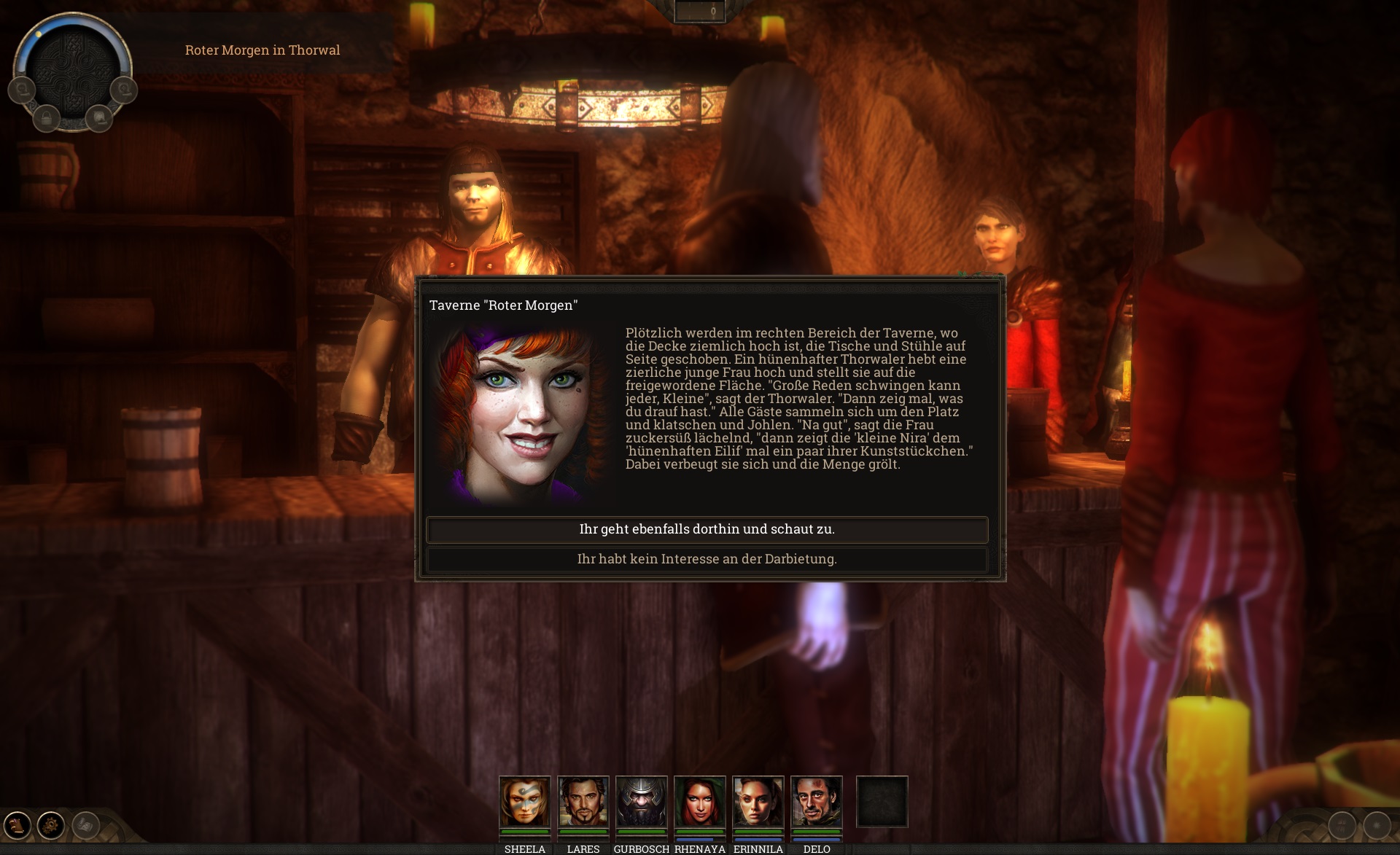
Task: Choose Gurbosch the dwarf portrait
Action: pos(641,802)
